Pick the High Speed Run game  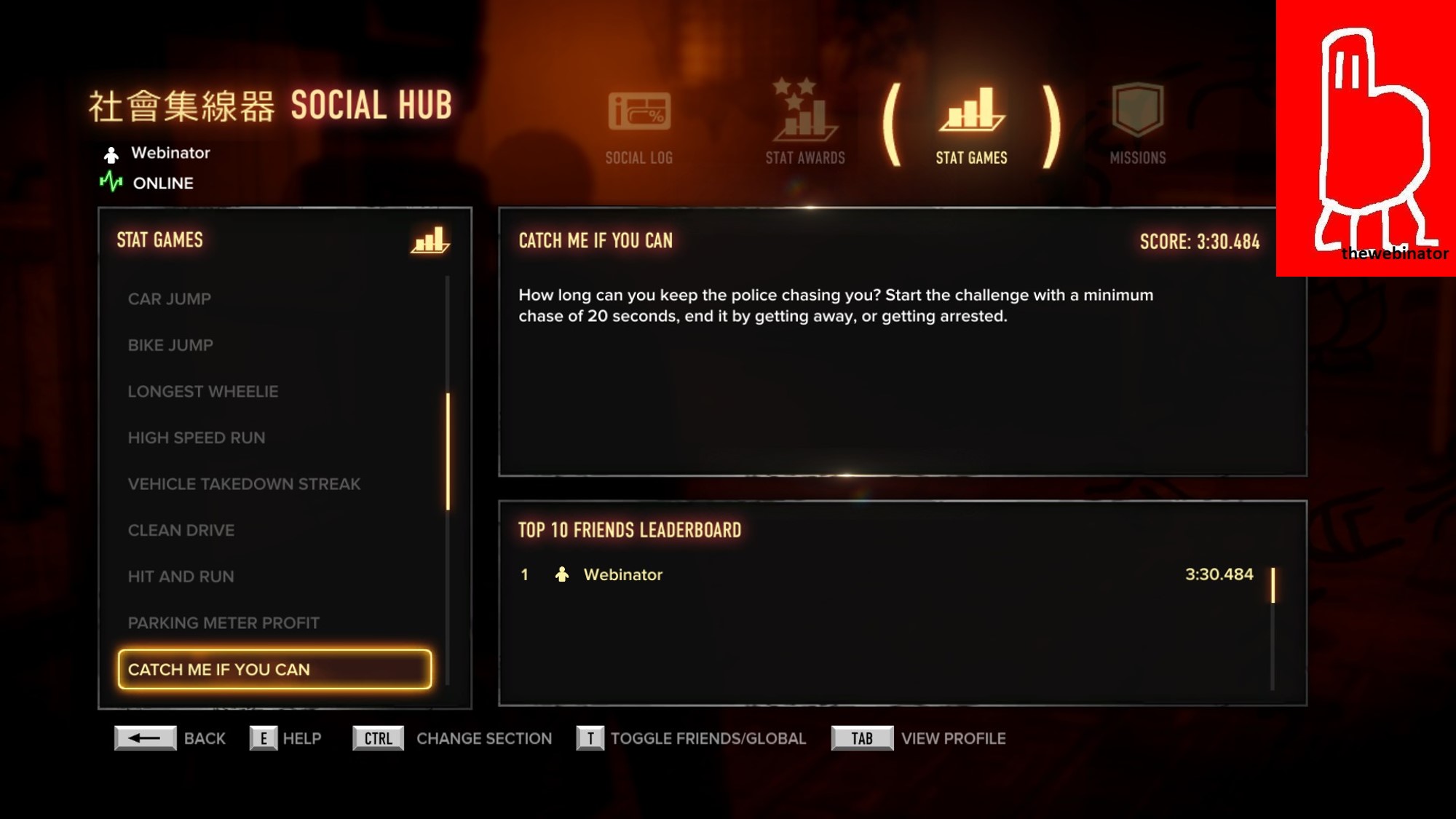[197, 438]
